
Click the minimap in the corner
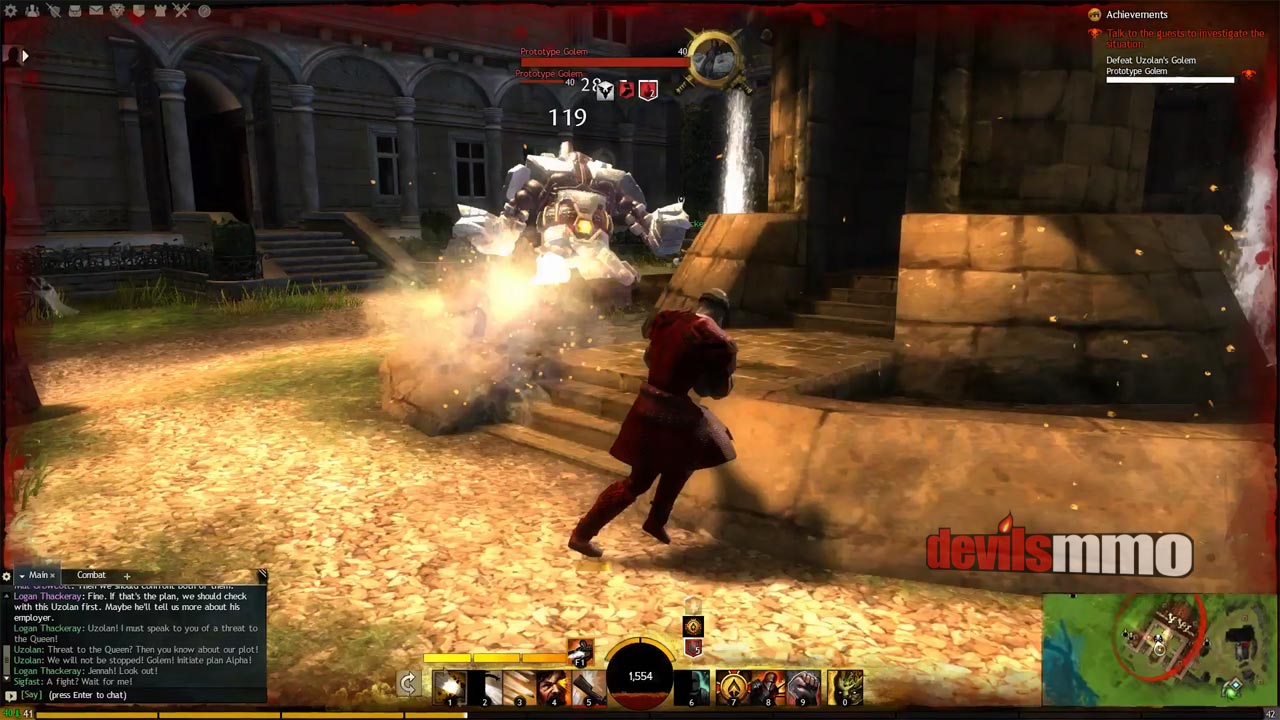[x=1160, y=650]
